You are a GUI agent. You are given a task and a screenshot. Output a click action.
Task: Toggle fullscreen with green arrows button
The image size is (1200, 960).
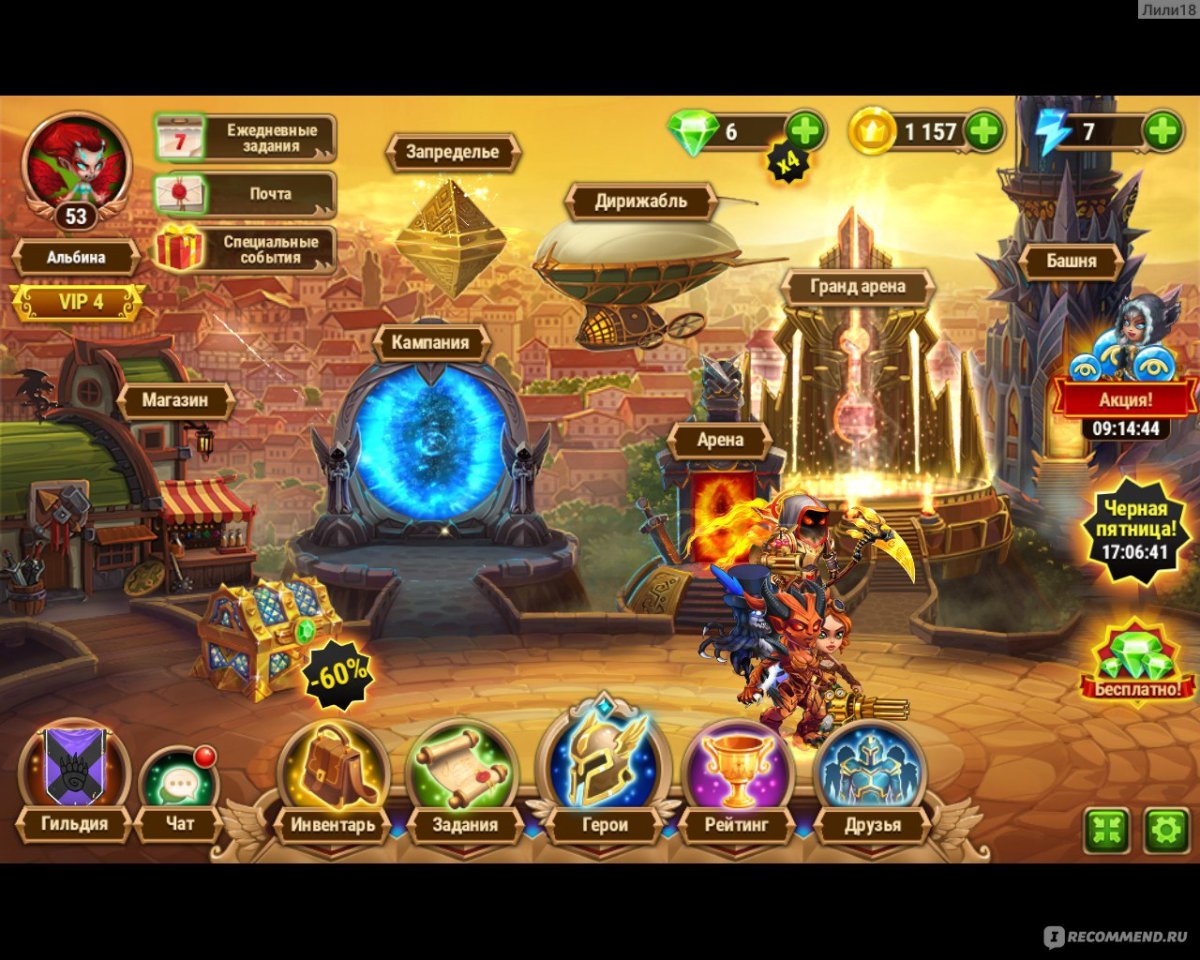[x=1107, y=830]
